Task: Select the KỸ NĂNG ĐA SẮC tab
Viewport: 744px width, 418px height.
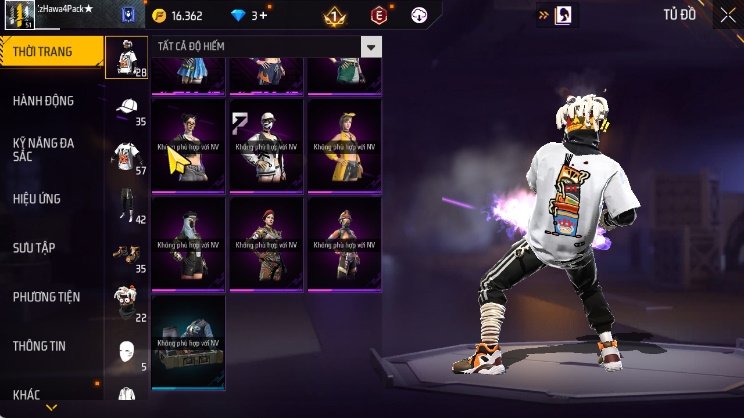Action: coord(45,150)
